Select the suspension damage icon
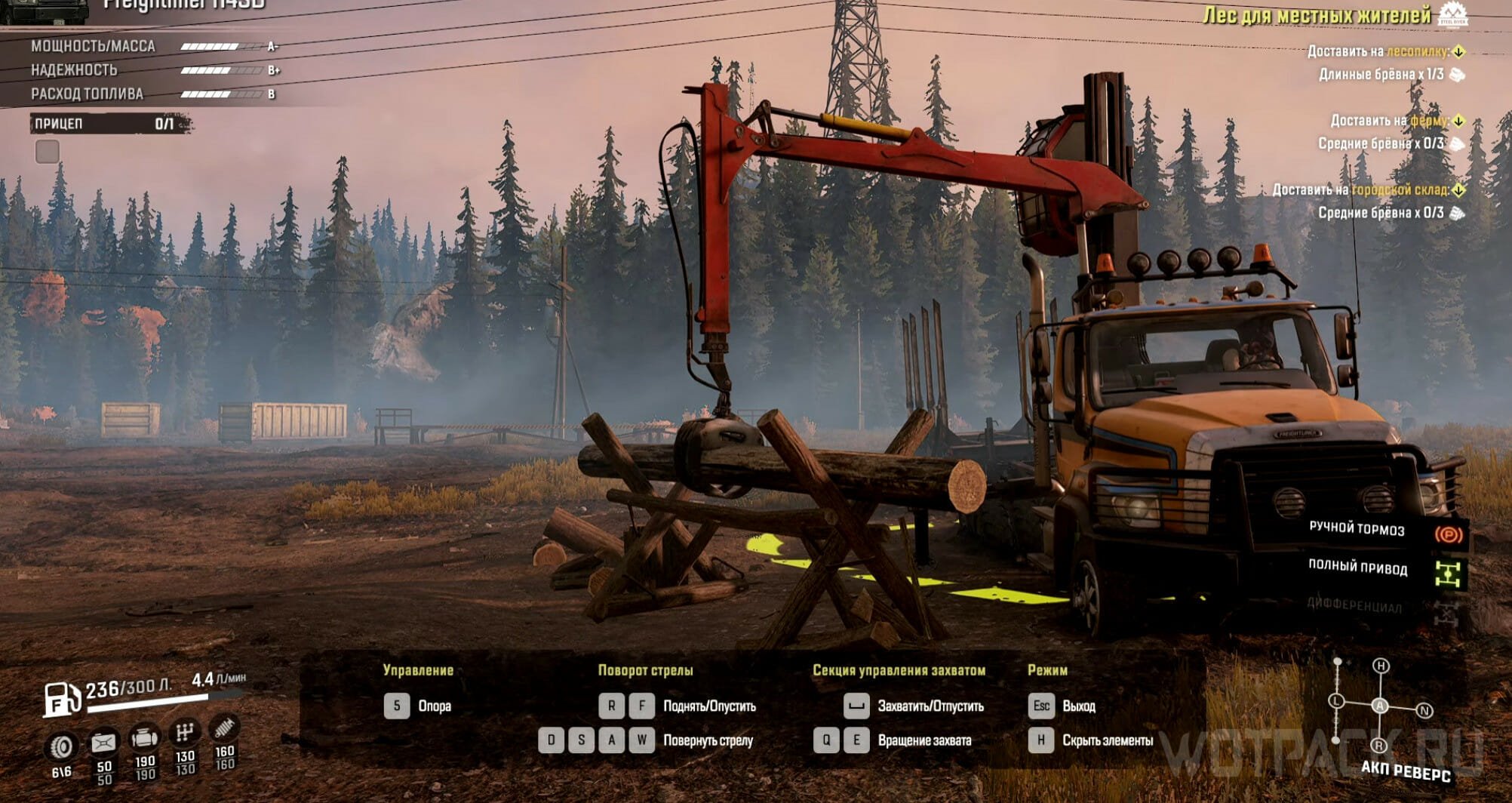Image resolution: width=1512 pixels, height=803 pixels. coord(224,728)
